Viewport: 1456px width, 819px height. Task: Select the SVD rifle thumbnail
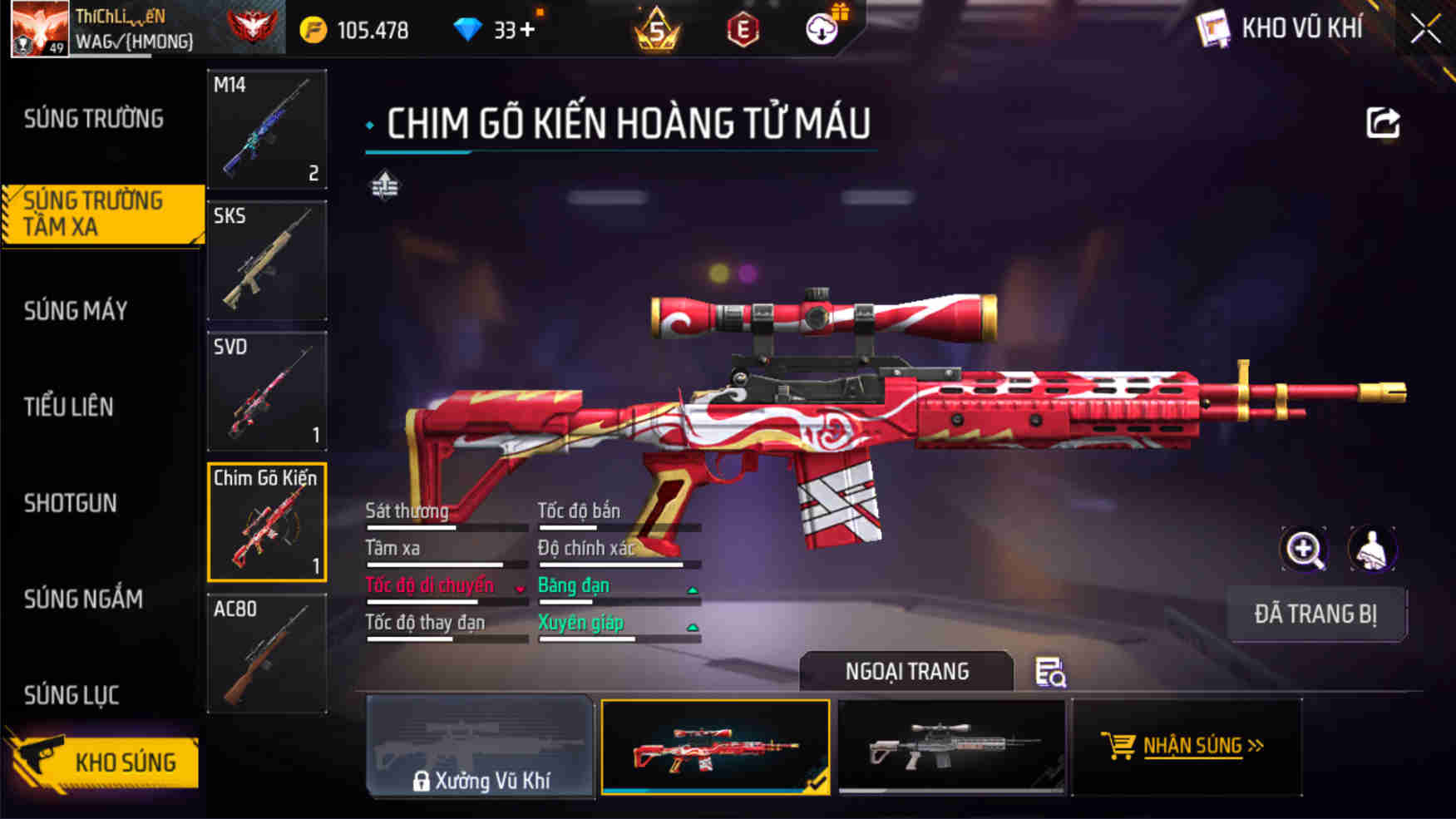point(266,391)
